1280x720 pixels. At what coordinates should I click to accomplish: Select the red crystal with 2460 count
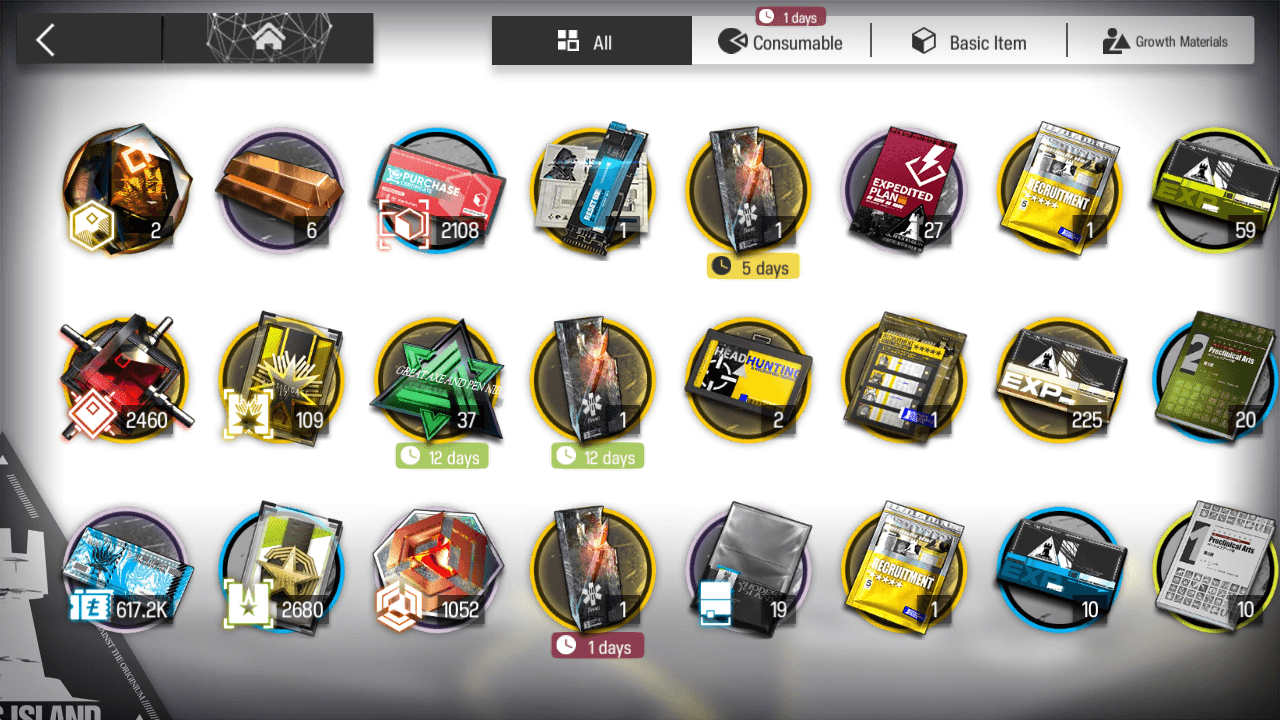(124, 380)
